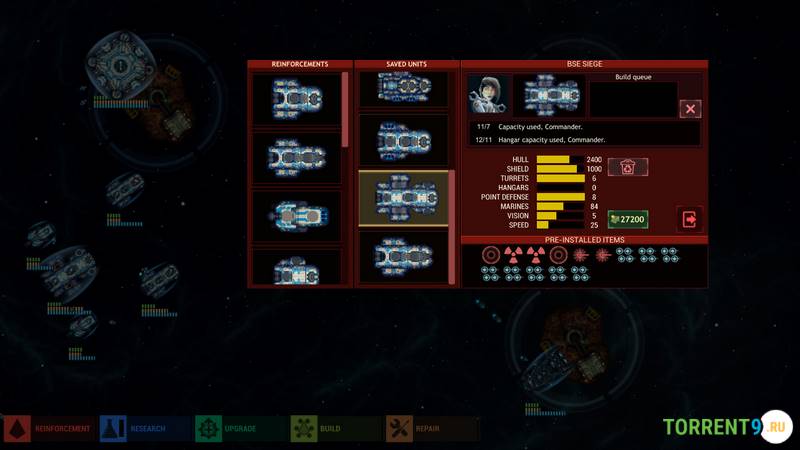This screenshot has height=450, width=800.
Task: Clear the build queue with the X button
Action: 690,109
